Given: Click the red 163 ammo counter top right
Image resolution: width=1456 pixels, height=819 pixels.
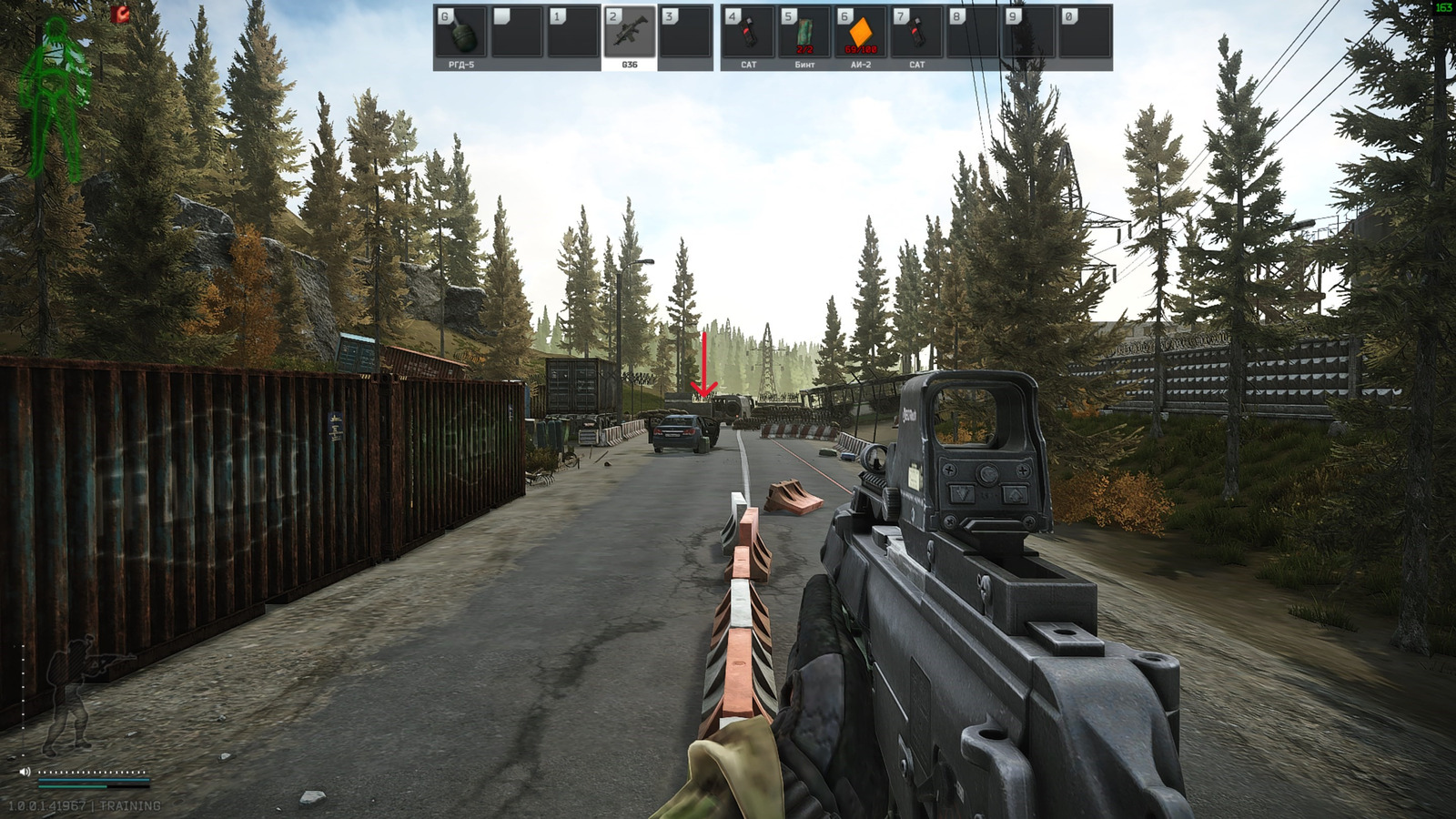Looking at the screenshot, I should [x=1443, y=9].
